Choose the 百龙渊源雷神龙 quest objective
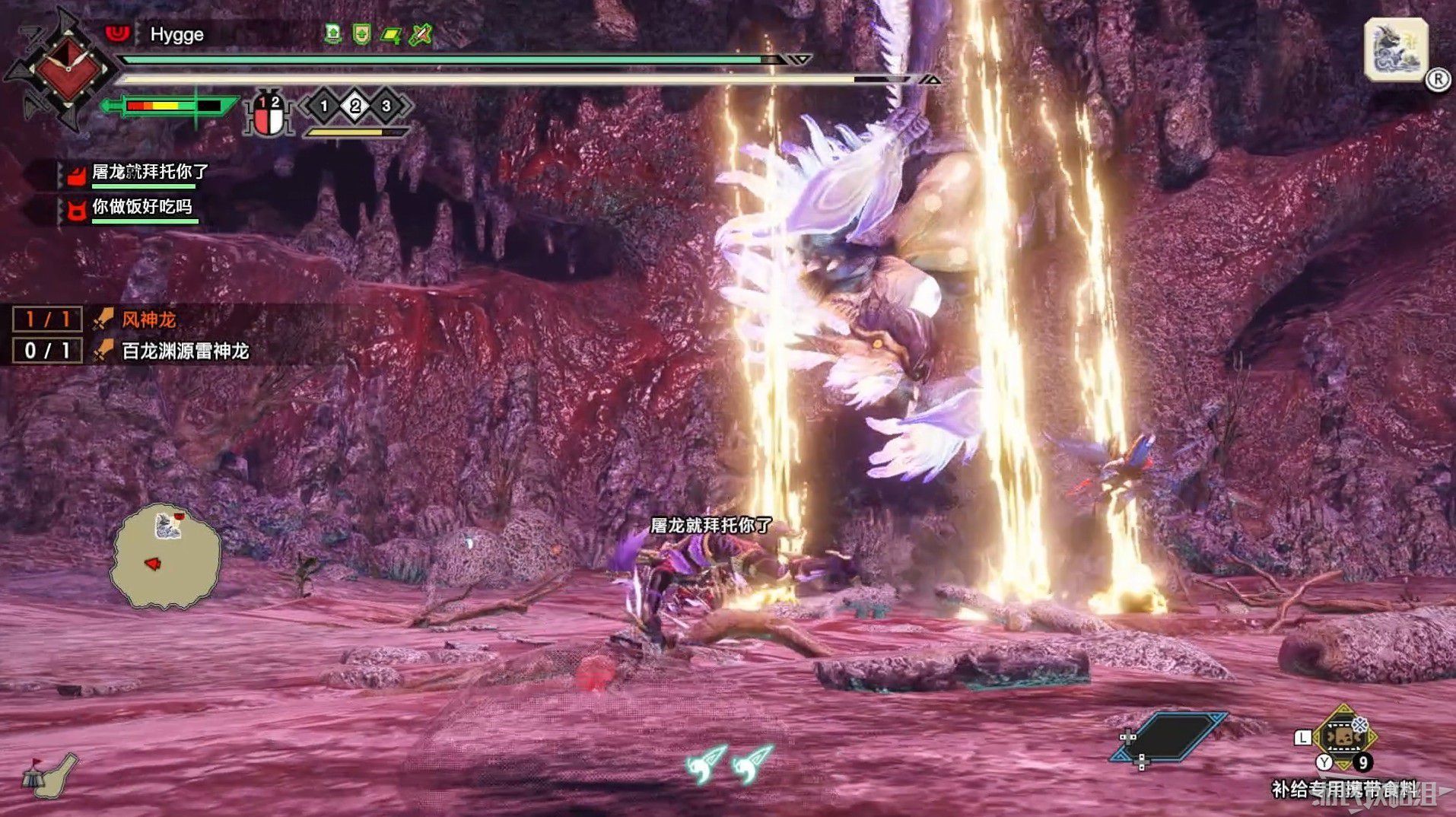The width and height of the screenshot is (1456, 817). pos(185,351)
